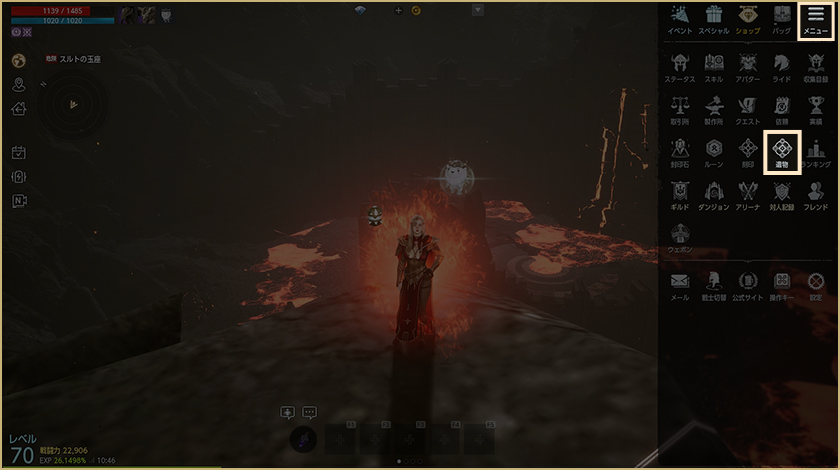This screenshot has height=470, width=840.
Task: Open the スキル skill menu
Action: point(714,65)
